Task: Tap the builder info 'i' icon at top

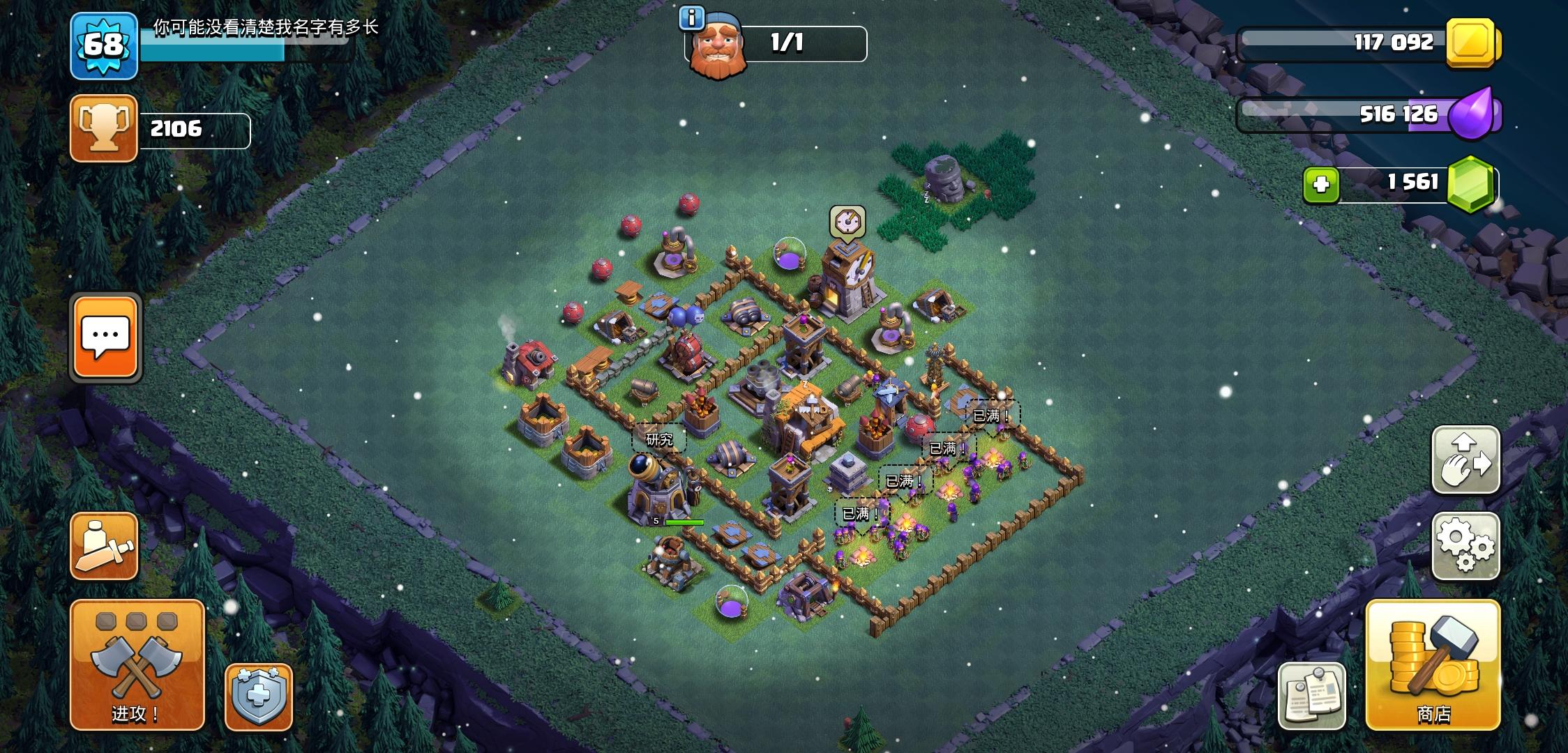Action: (691, 19)
